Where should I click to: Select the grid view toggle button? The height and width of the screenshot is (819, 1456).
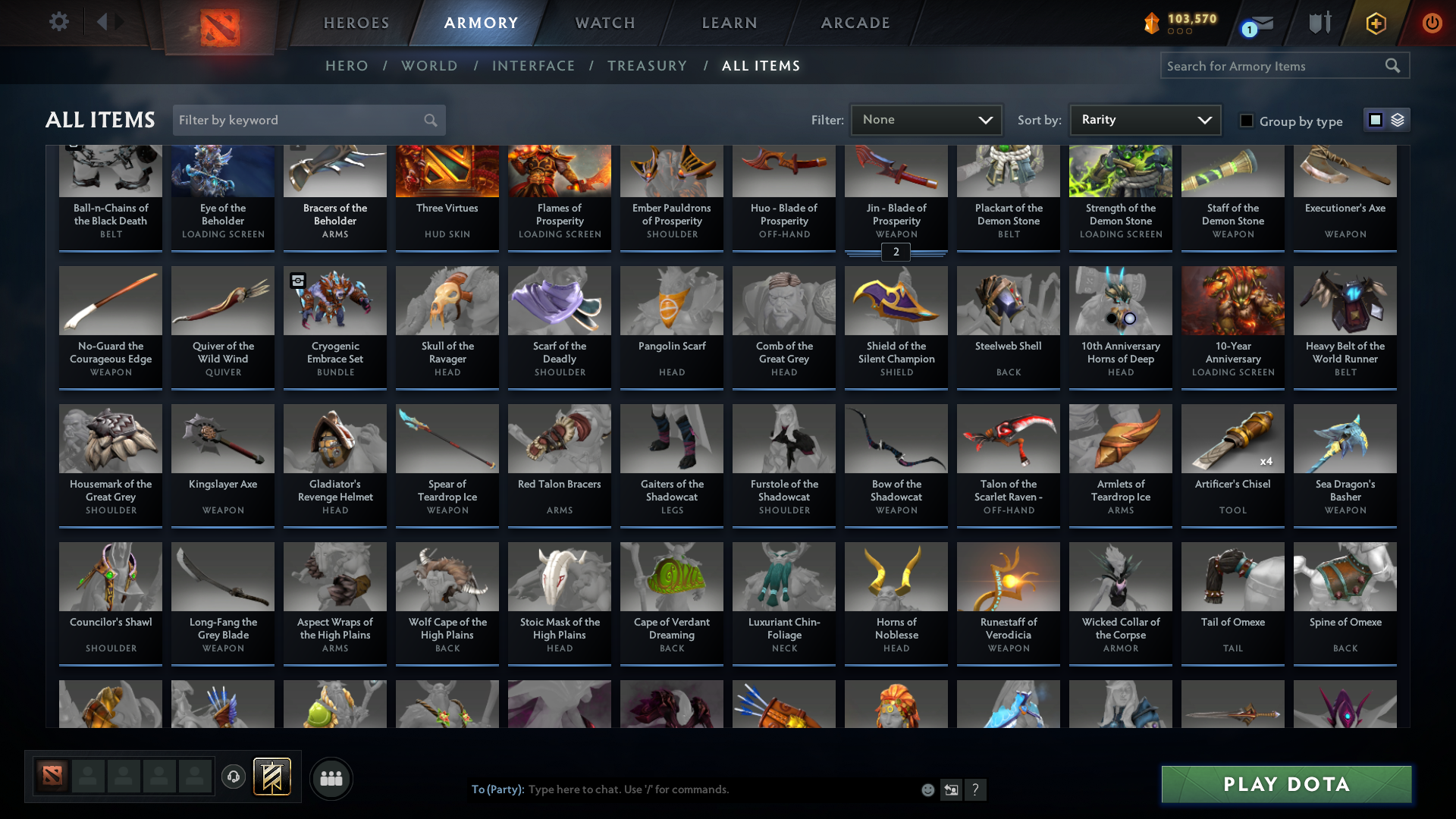tap(1376, 120)
